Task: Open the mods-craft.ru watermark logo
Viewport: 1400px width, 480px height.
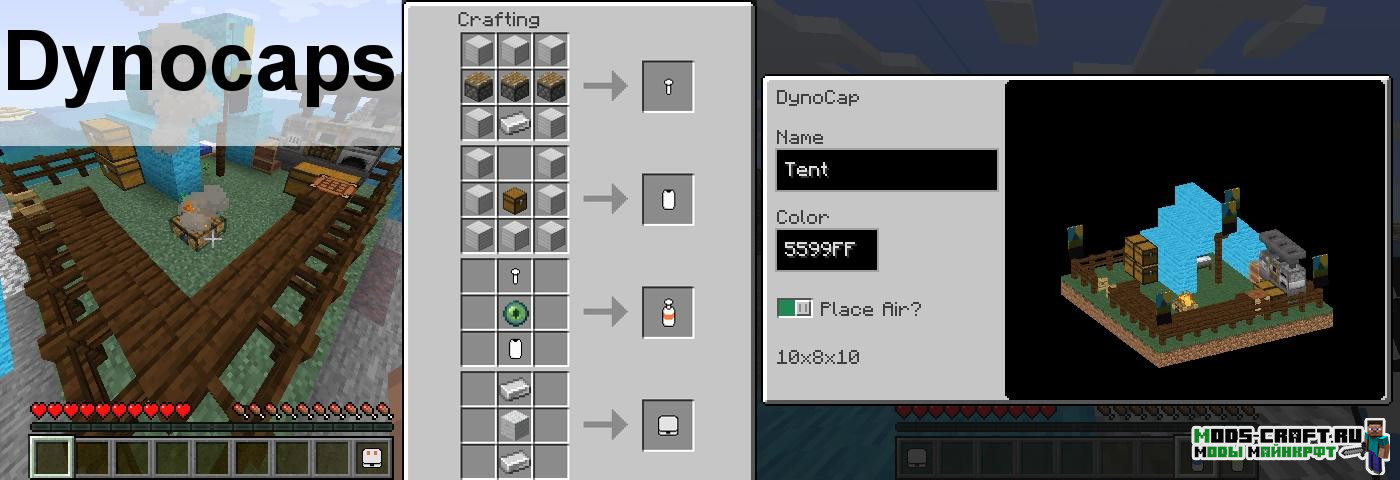Action: pos(1290,444)
